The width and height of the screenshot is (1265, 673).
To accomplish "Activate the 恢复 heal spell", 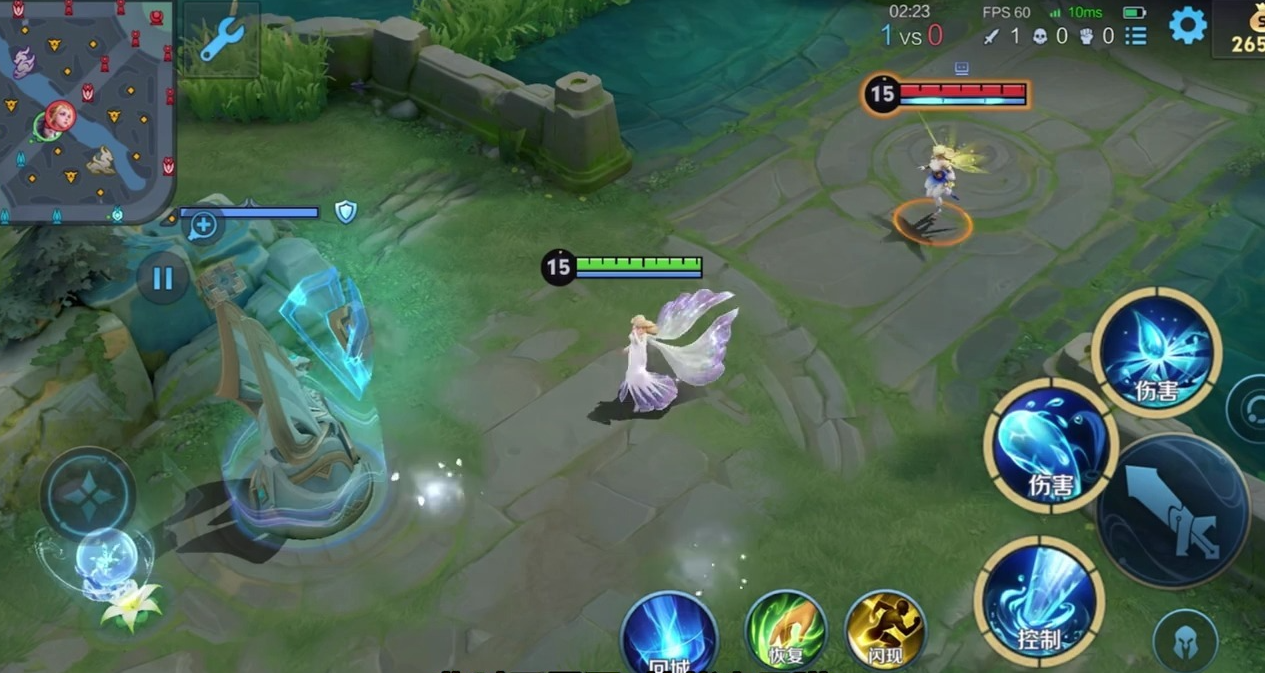I will point(786,631).
